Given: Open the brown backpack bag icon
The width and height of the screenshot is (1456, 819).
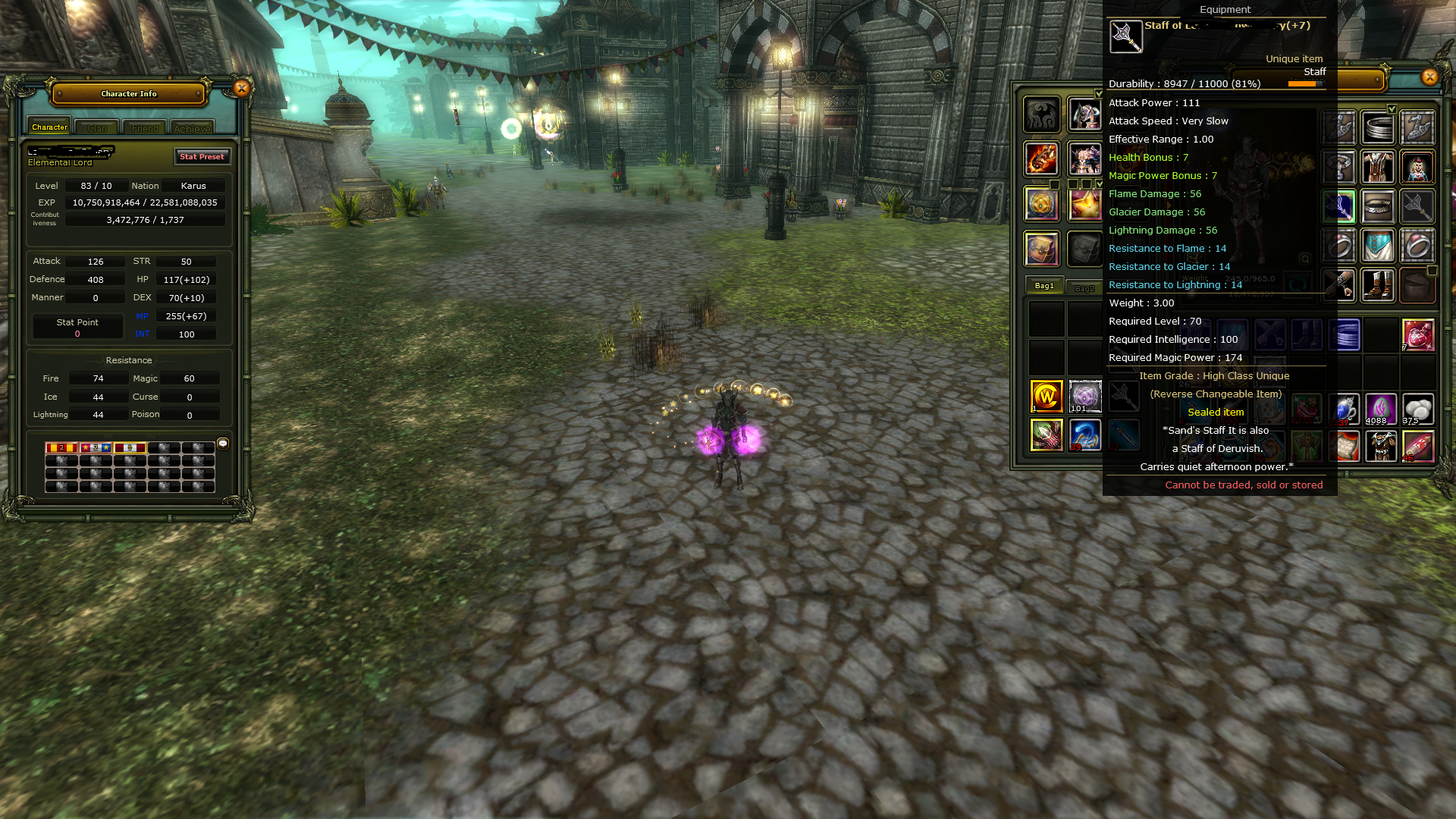Looking at the screenshot, I should click(1042, 248).
